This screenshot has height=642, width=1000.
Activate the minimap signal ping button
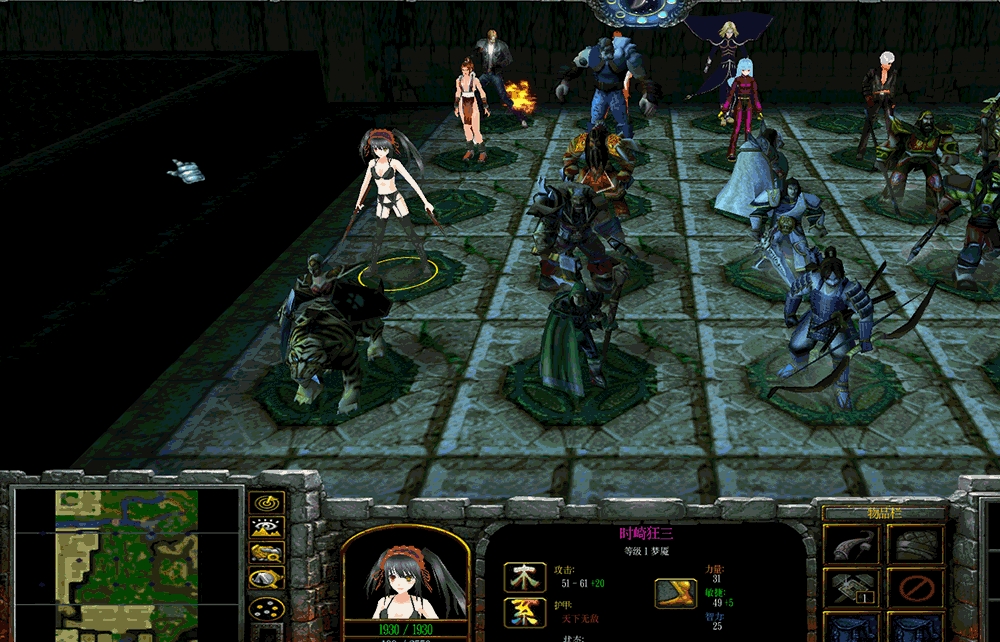point(266,503)
